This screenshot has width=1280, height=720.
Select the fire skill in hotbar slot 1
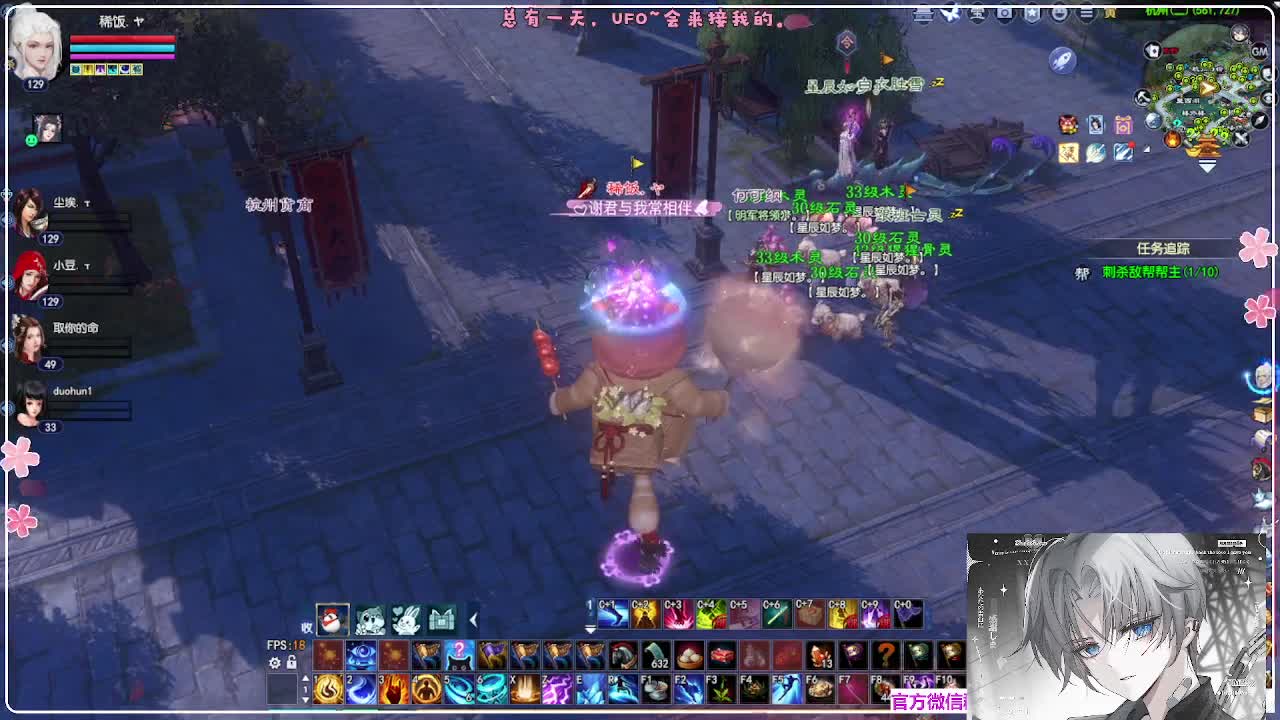(326, 689)
